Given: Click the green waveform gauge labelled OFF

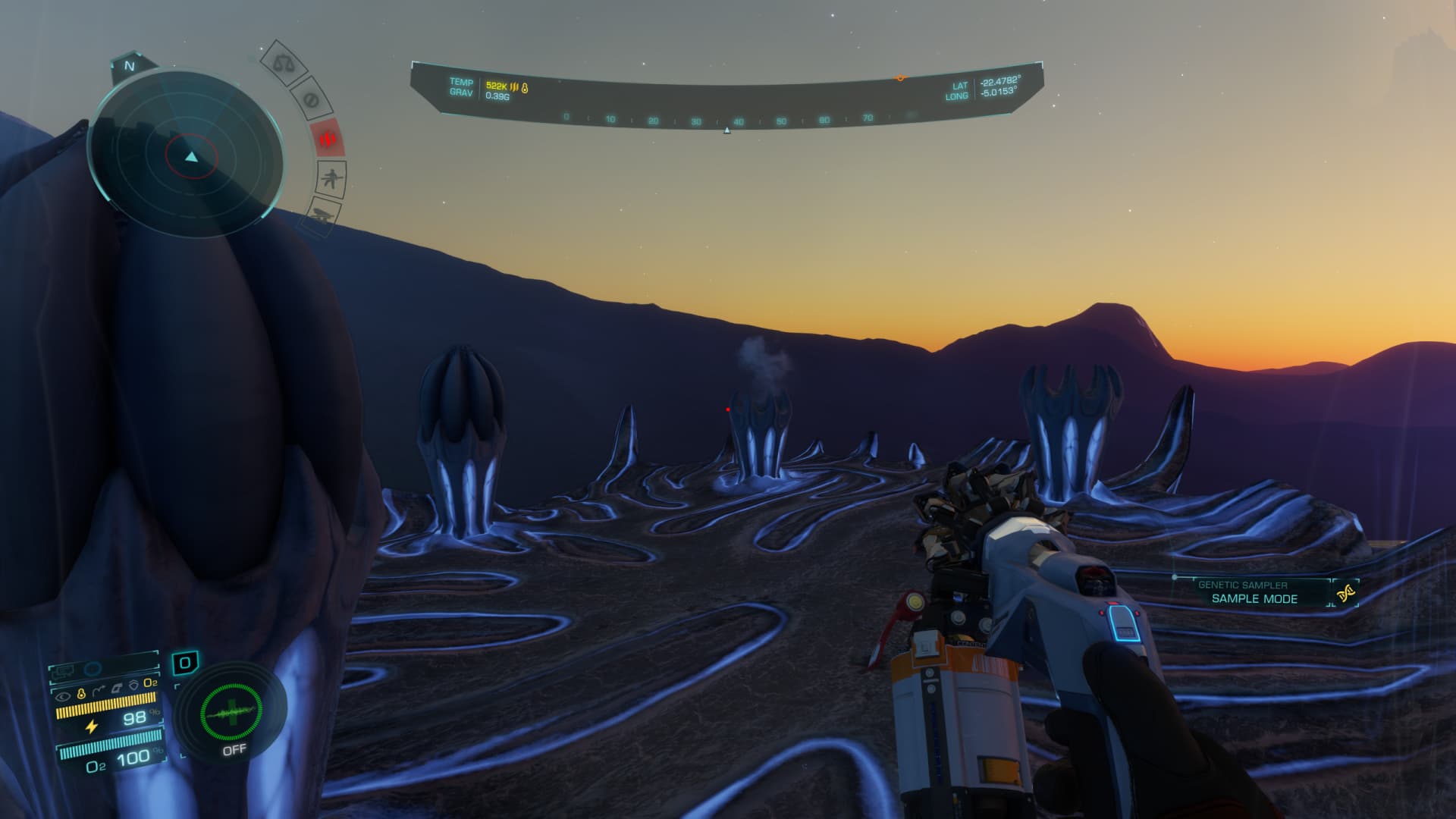Looking at the screenshot, I should click(231, 713).
